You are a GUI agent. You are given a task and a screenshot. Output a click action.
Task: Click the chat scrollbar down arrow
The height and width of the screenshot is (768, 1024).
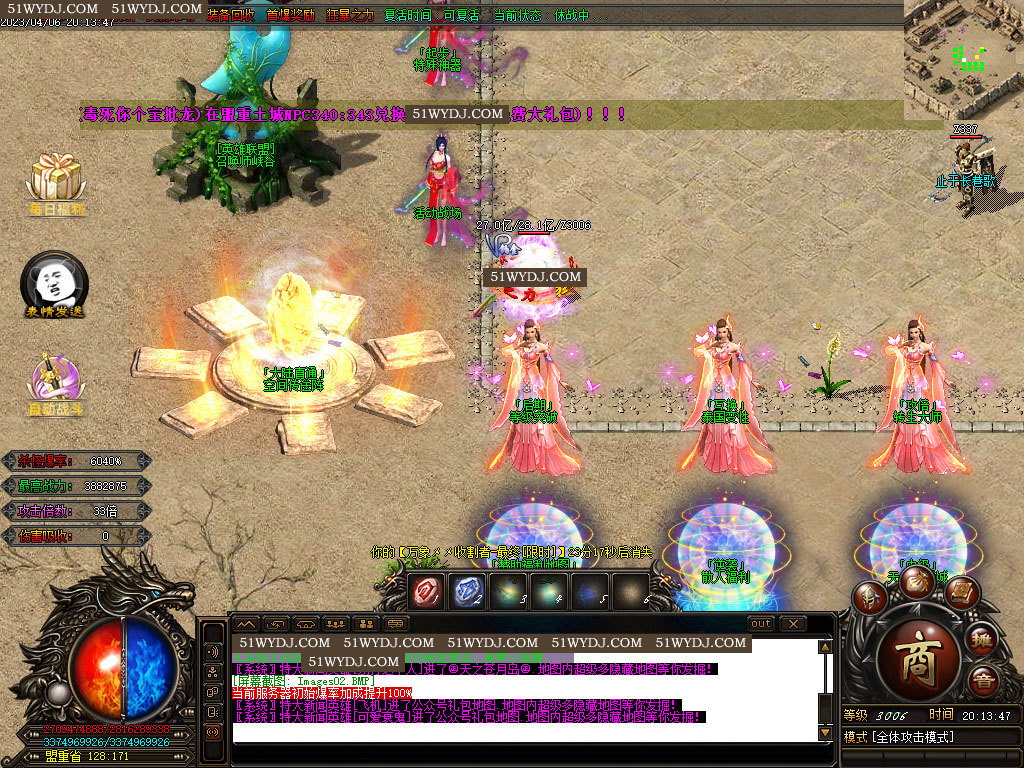pyautogui.click(x=825, y=733)
